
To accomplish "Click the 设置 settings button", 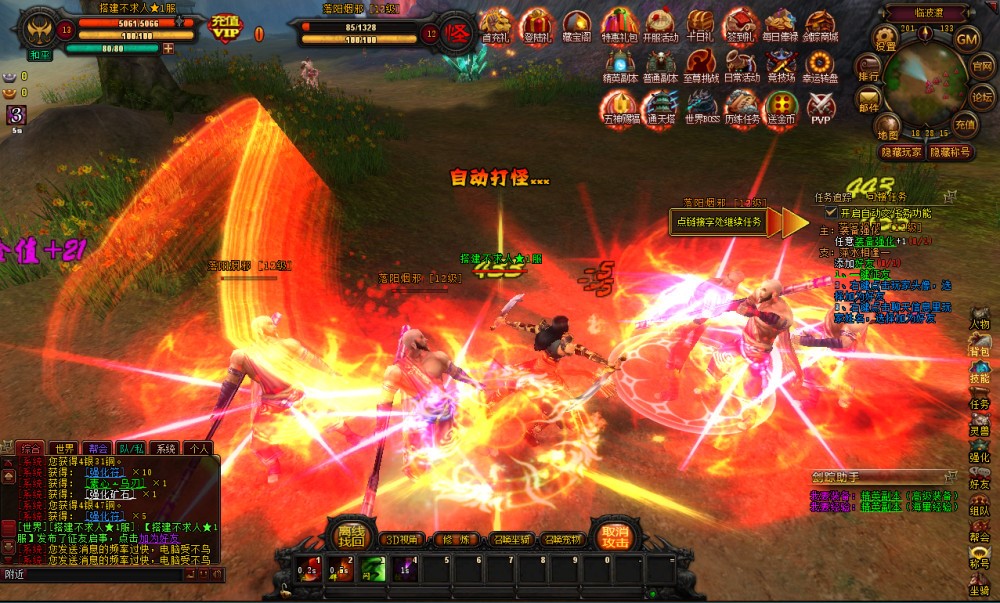I will (x=885, y=39).
